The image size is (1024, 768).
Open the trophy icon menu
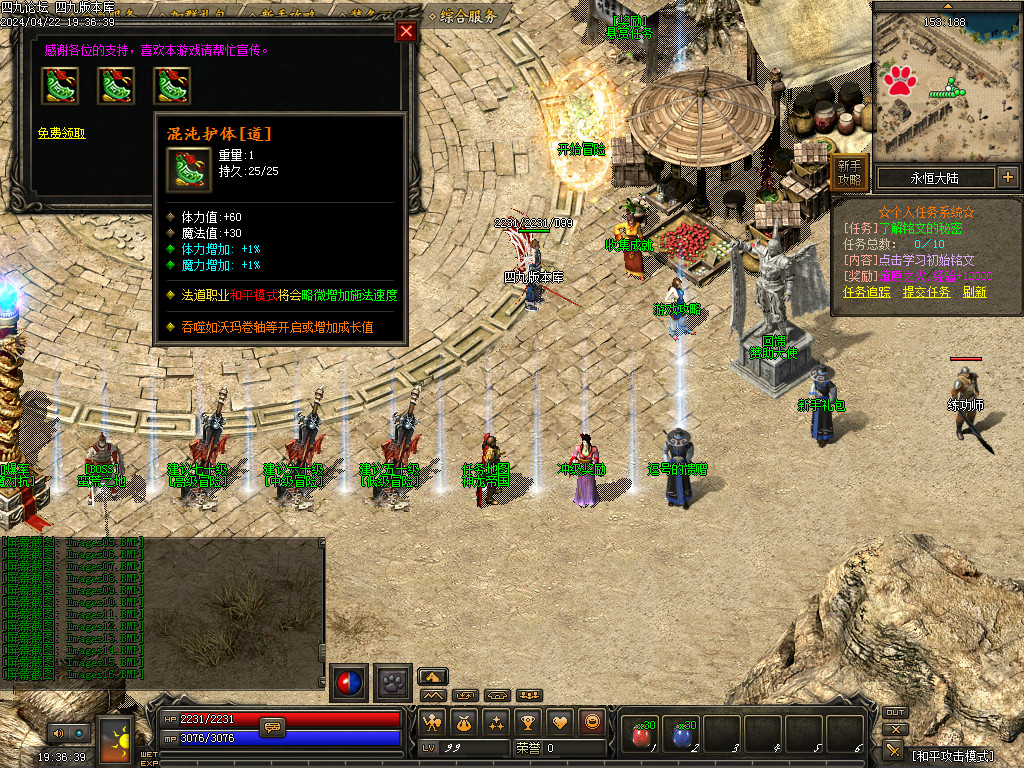coord(528,721)
